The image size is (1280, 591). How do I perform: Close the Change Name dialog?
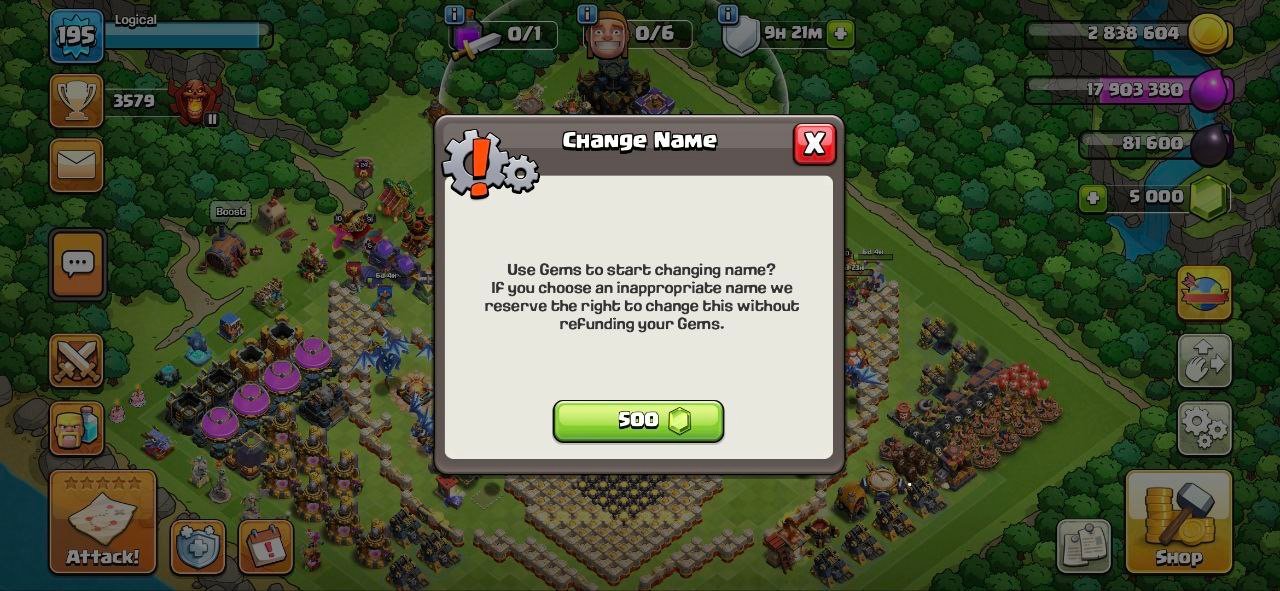[x=814, y=144]
